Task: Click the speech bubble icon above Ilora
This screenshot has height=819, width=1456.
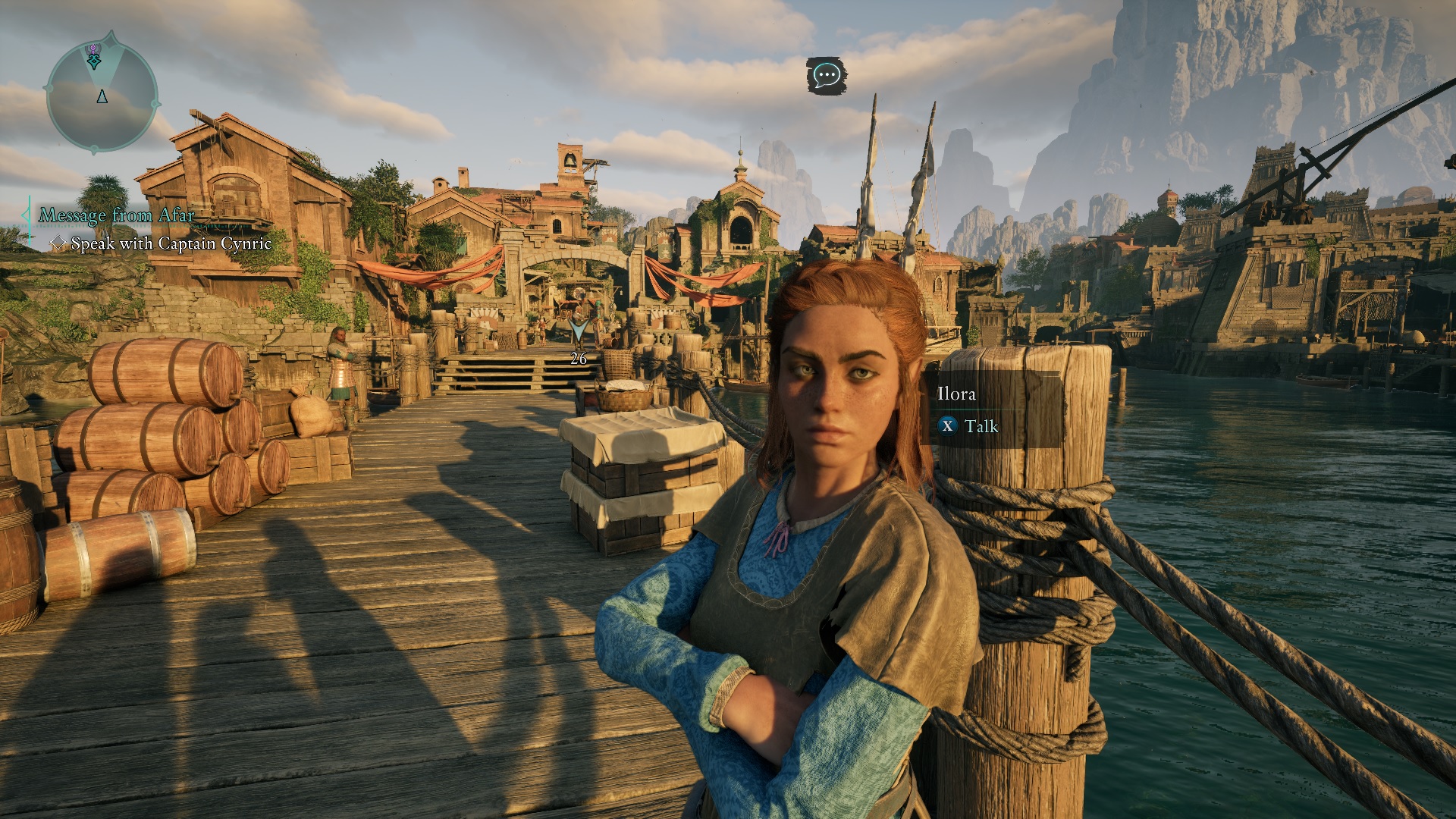Action: pyautogui.click(x=825, y=75)
